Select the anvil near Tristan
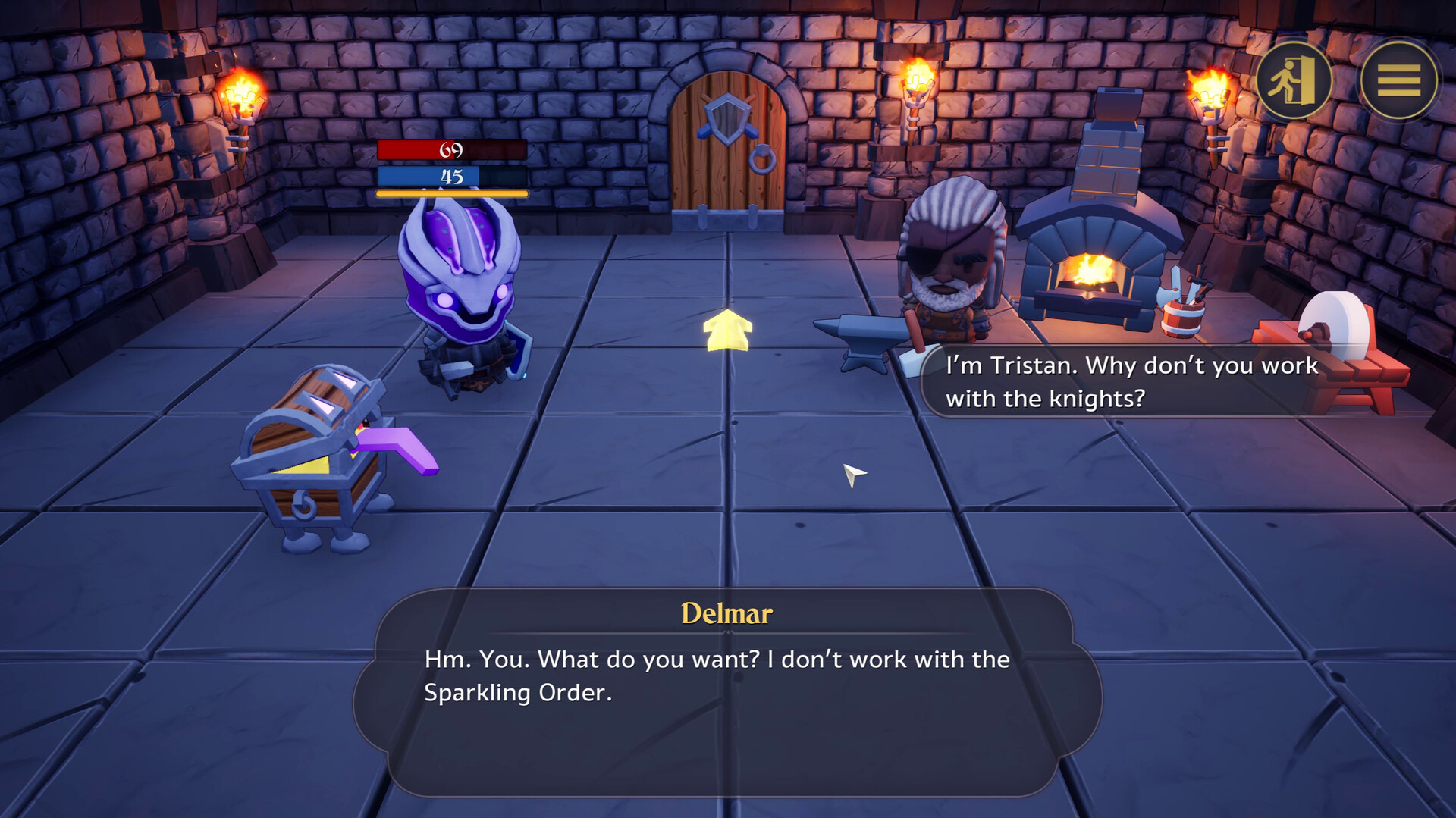This screenshot has width=1456, height=818. [861, 337]
